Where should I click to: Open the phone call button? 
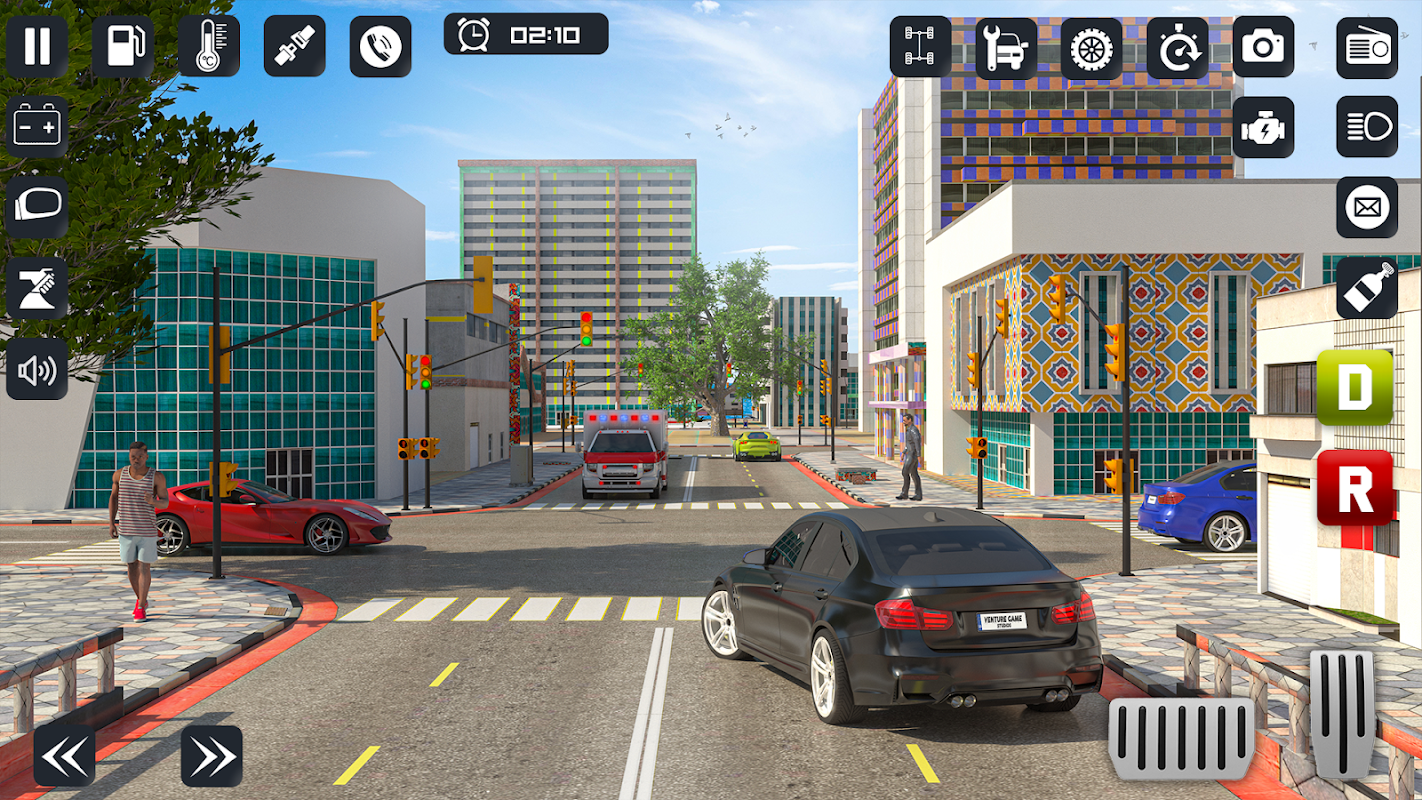coord(380,47)
